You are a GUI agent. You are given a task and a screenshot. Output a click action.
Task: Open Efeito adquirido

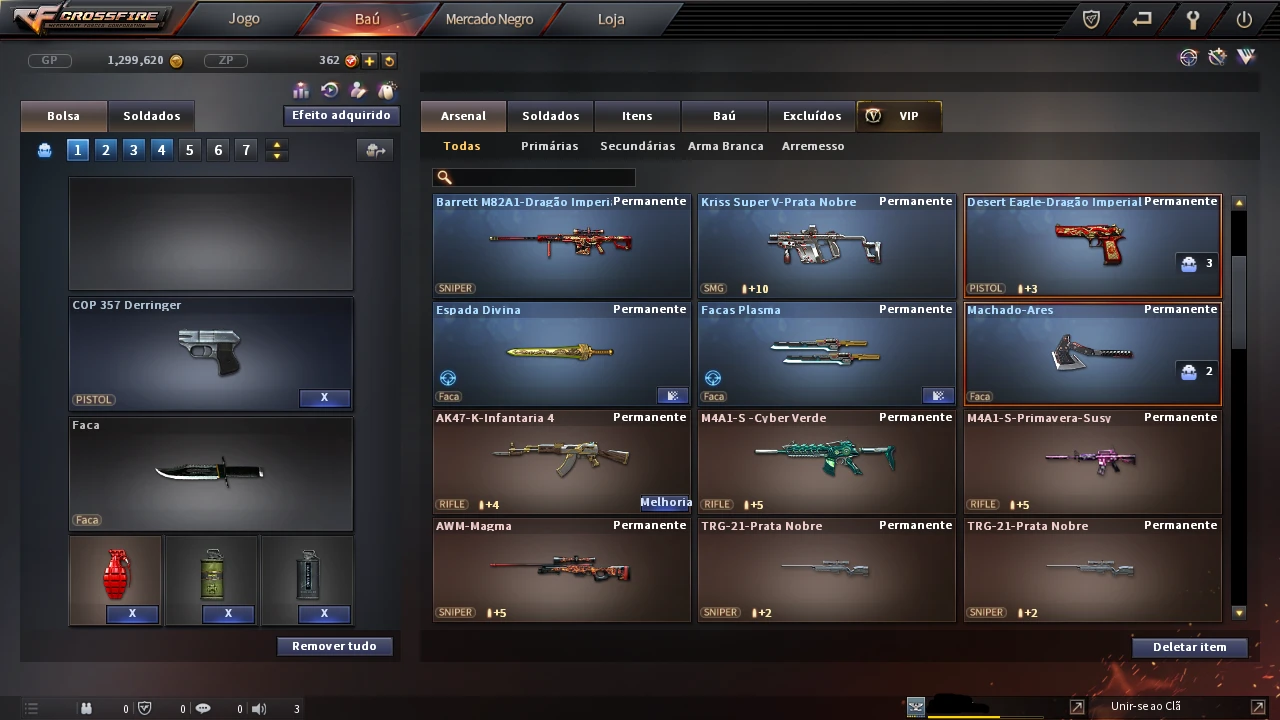pyautogui.click(x=341, y=116)
